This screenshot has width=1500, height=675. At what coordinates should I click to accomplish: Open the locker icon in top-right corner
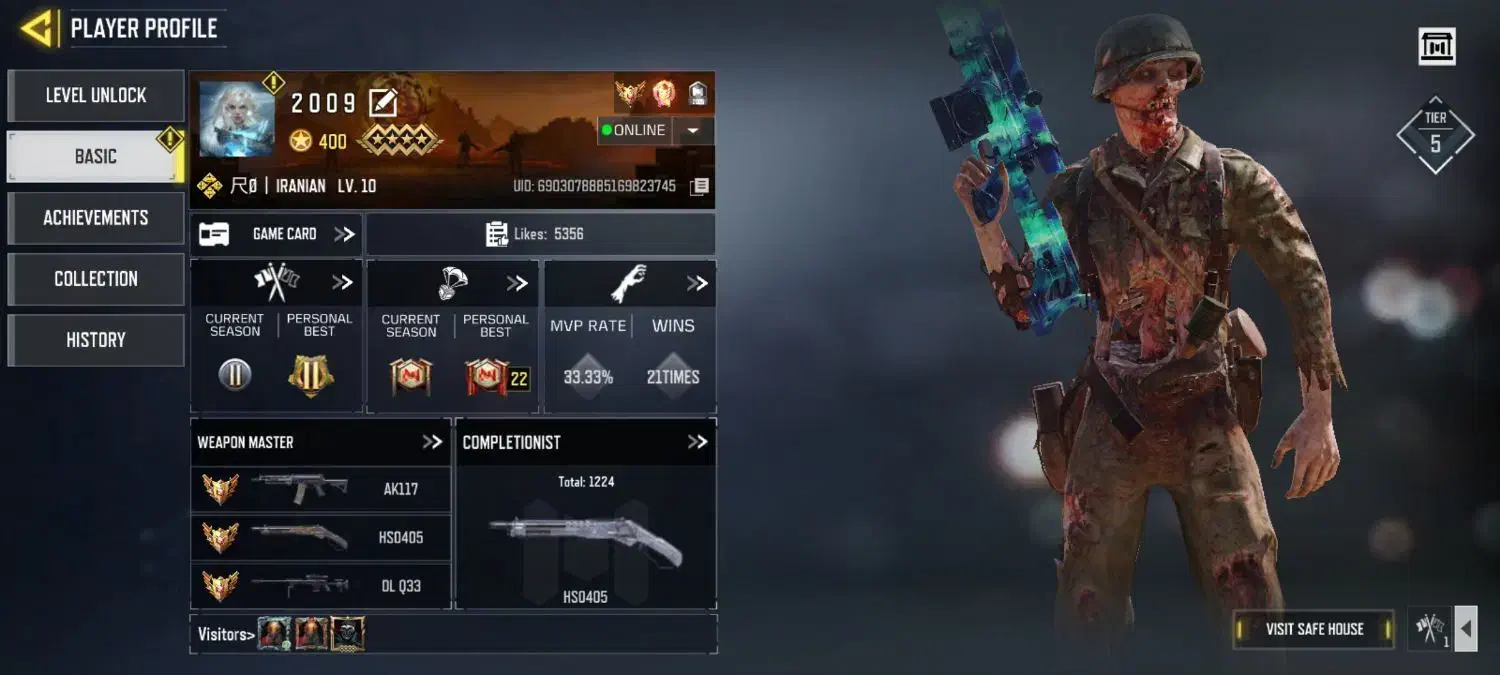click(1437, 46)
